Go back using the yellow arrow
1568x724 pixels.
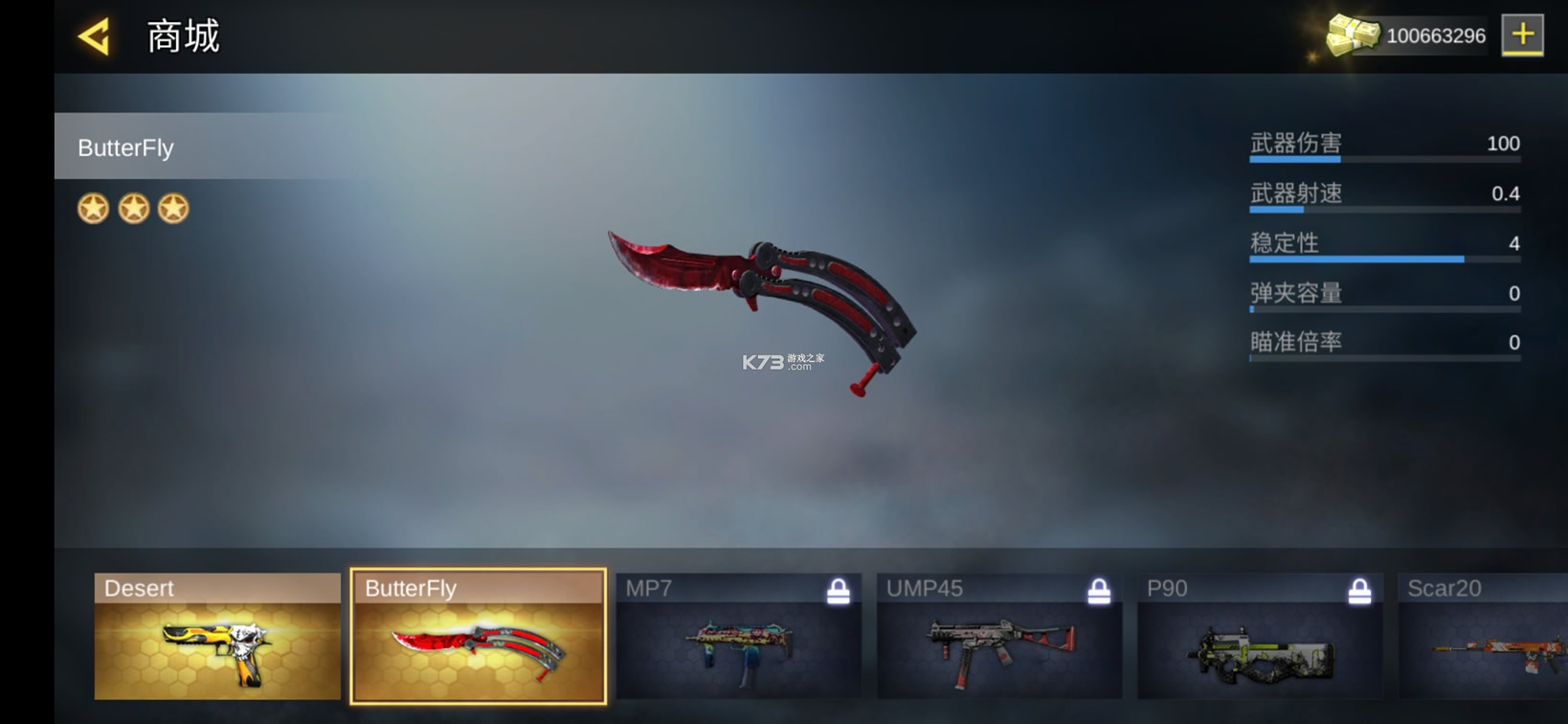click(x=95, y=36)
